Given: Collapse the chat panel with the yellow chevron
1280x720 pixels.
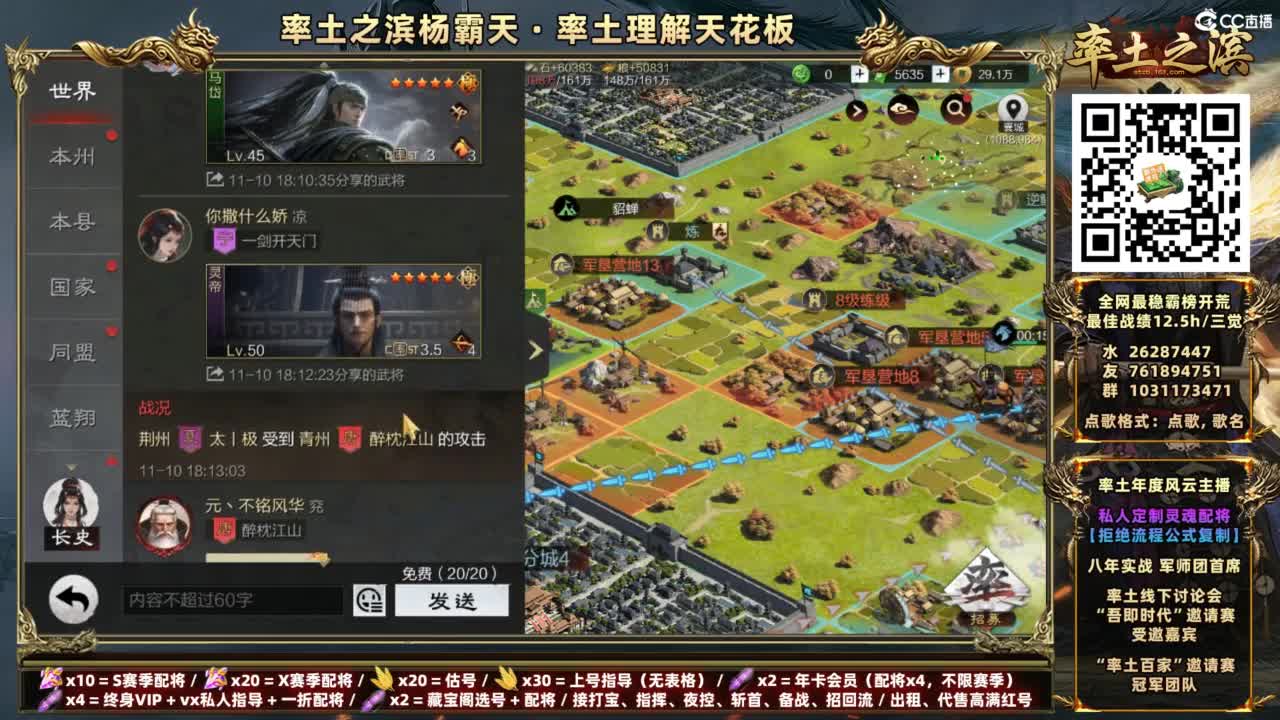Looking at the screenshot, I should [x=535, y=350].
